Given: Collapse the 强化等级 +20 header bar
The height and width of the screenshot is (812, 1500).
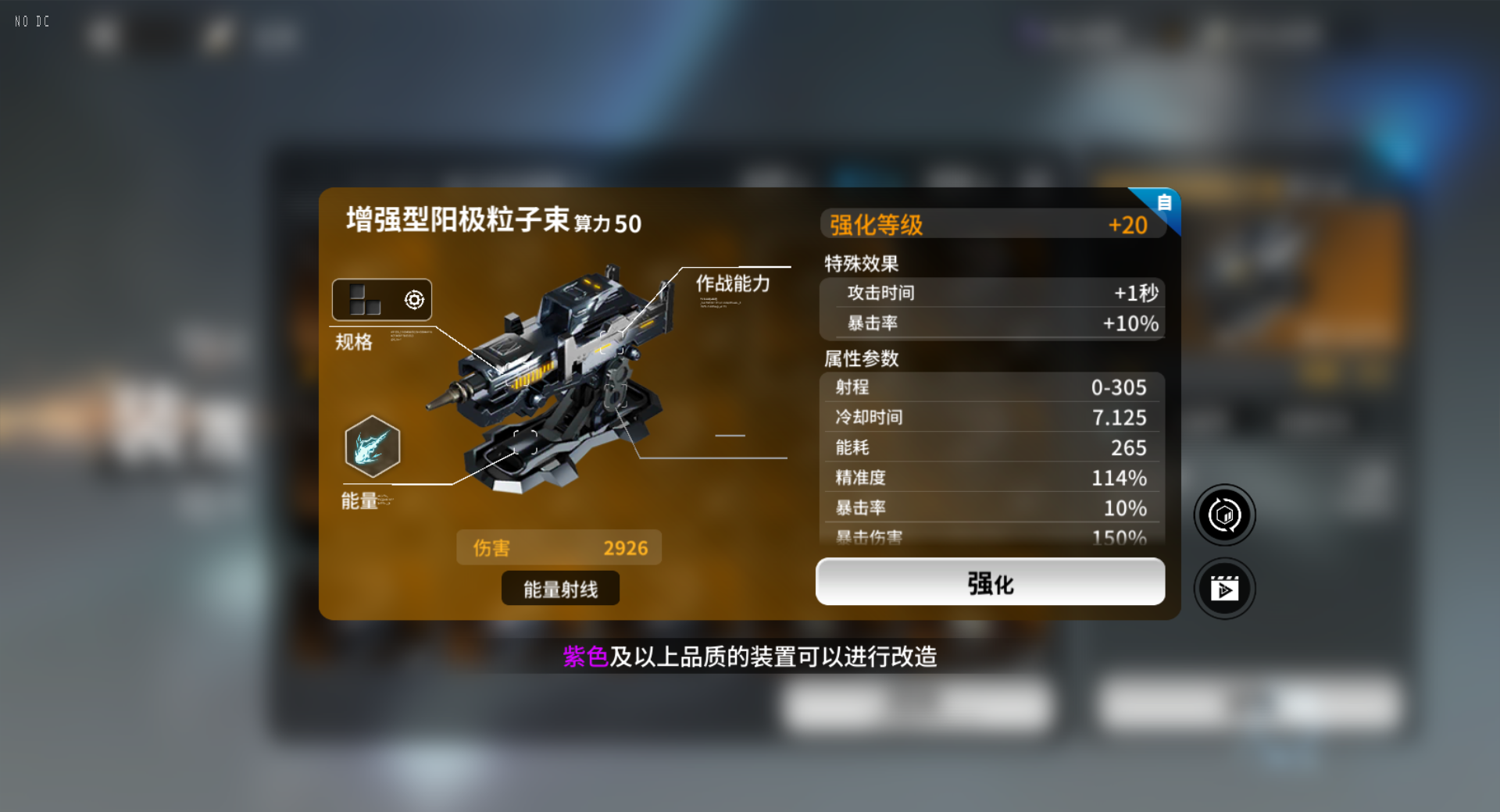Looking at the screenshot, I should pyautogui.click(x=988, y=224).
